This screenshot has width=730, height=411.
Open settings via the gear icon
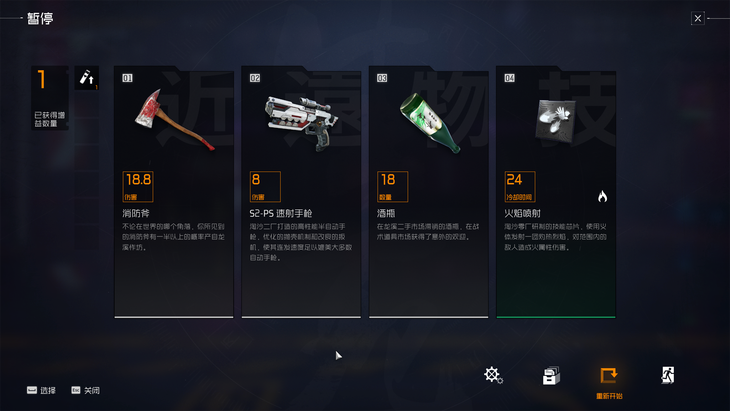pyautogui.click(x=493, y=375)
